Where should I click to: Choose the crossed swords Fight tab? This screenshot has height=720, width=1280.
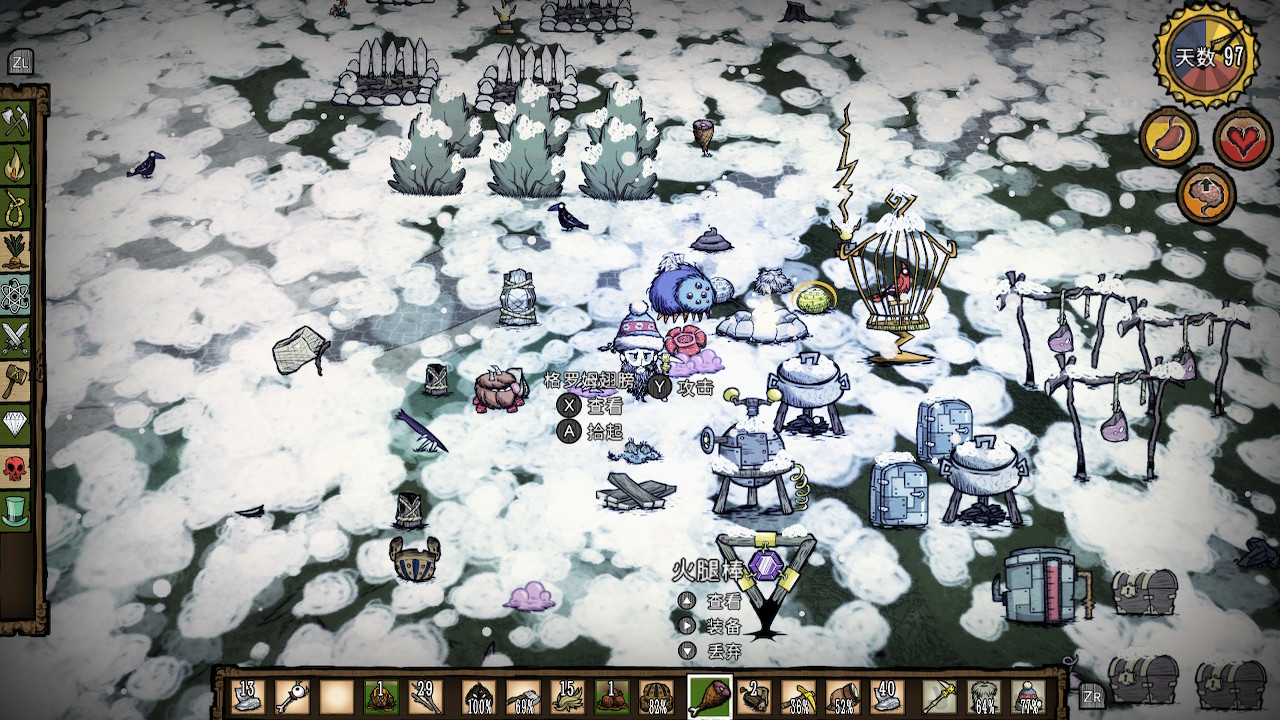[x=16, y=338]
